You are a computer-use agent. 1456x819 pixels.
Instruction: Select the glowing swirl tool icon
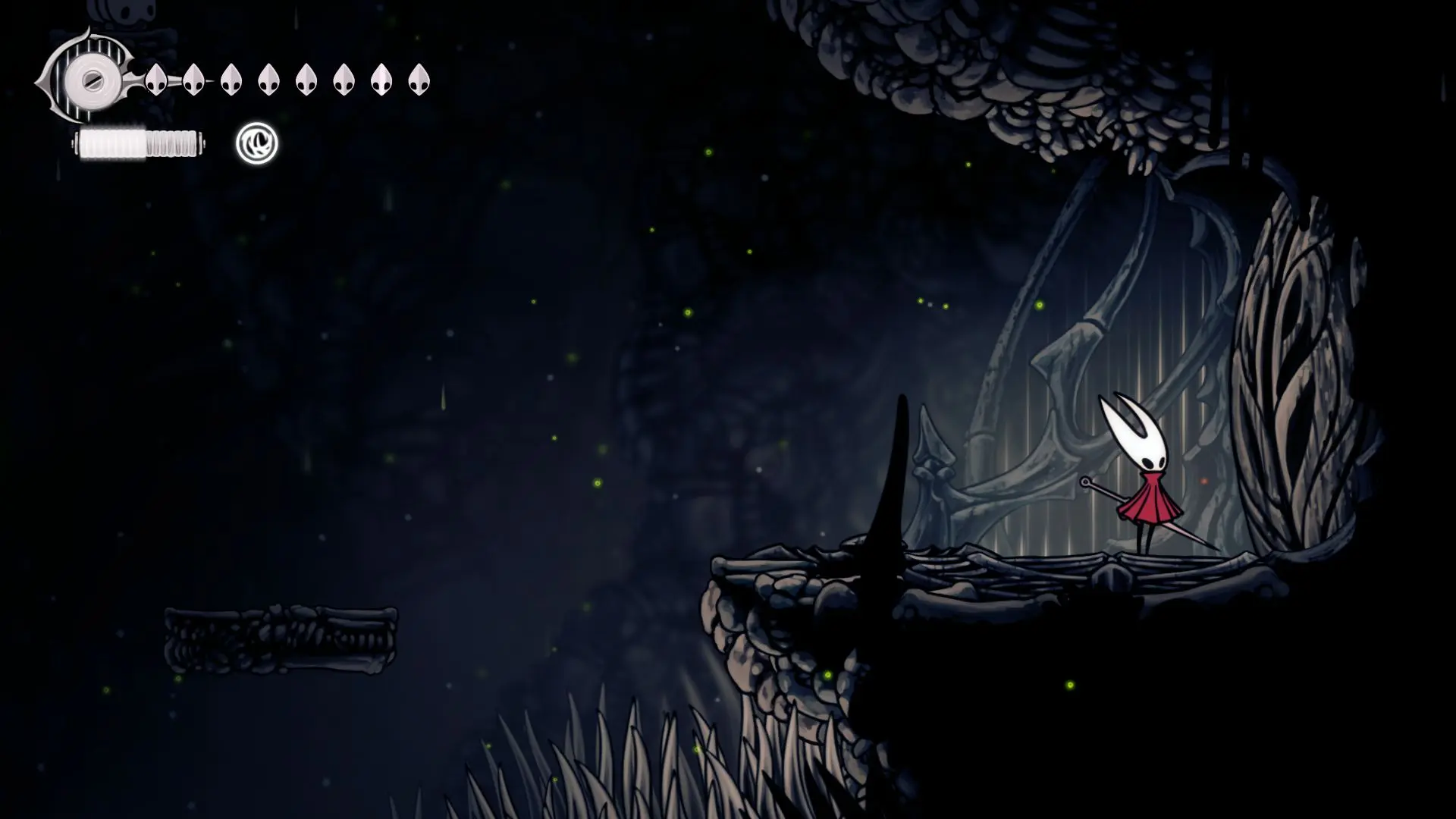click(257, 143)
